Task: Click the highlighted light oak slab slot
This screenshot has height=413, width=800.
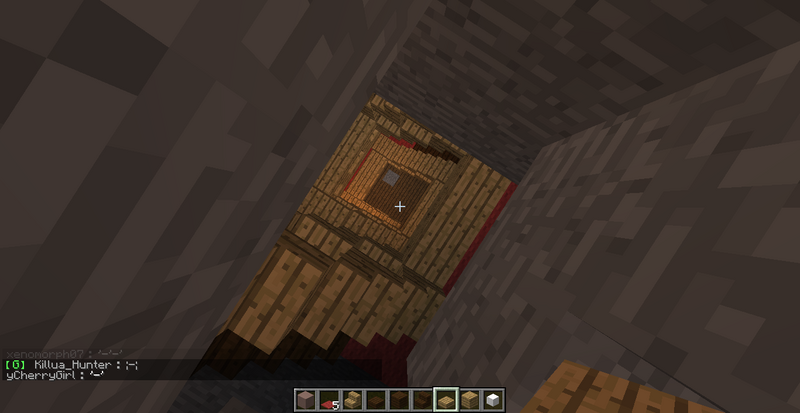Action: pyautogui.click(x=446, y=399)
